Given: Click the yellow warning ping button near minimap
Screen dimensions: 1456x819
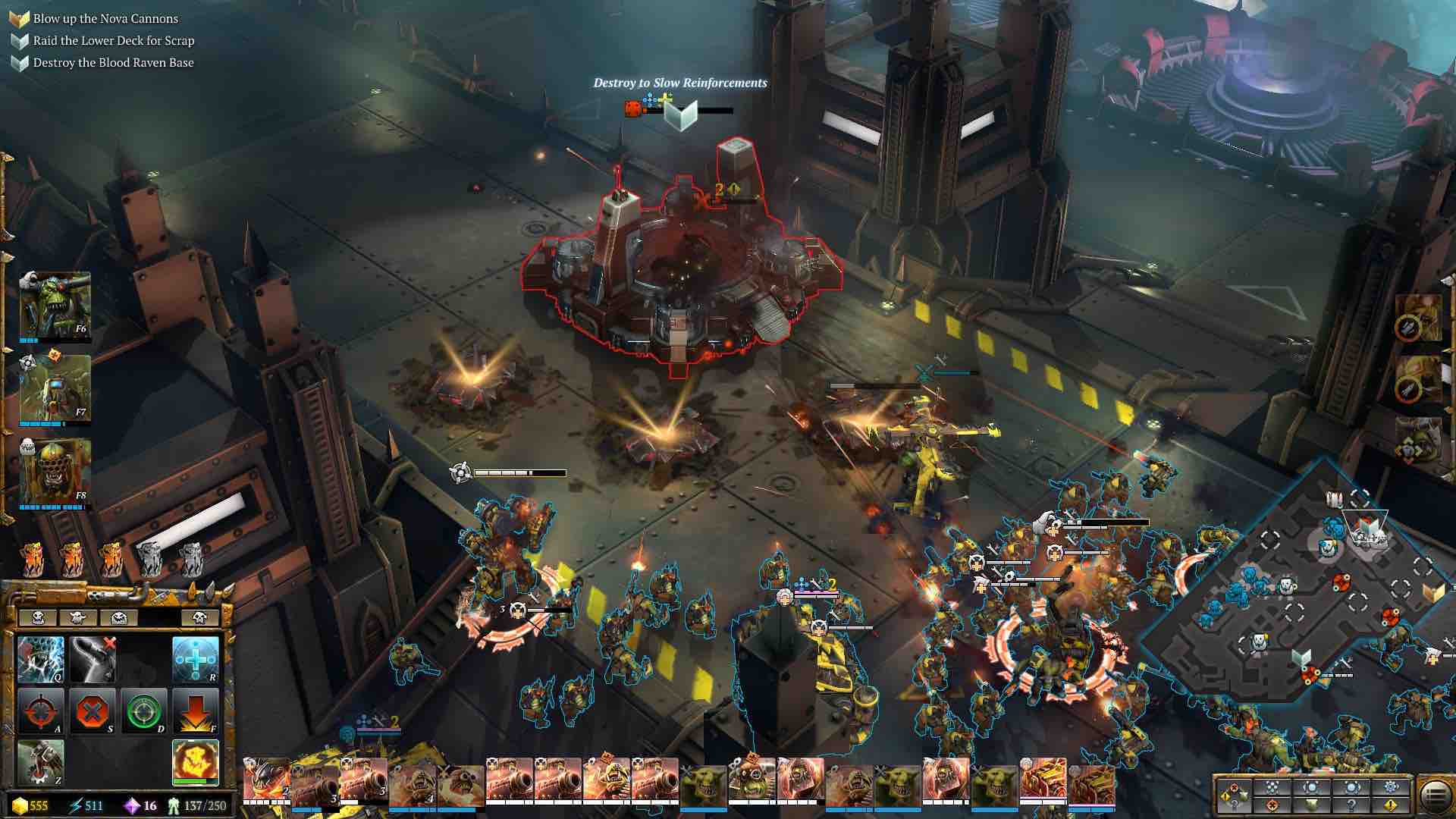Looking at the screenshot, I should pyautogui.click(x=1391, y=806).
